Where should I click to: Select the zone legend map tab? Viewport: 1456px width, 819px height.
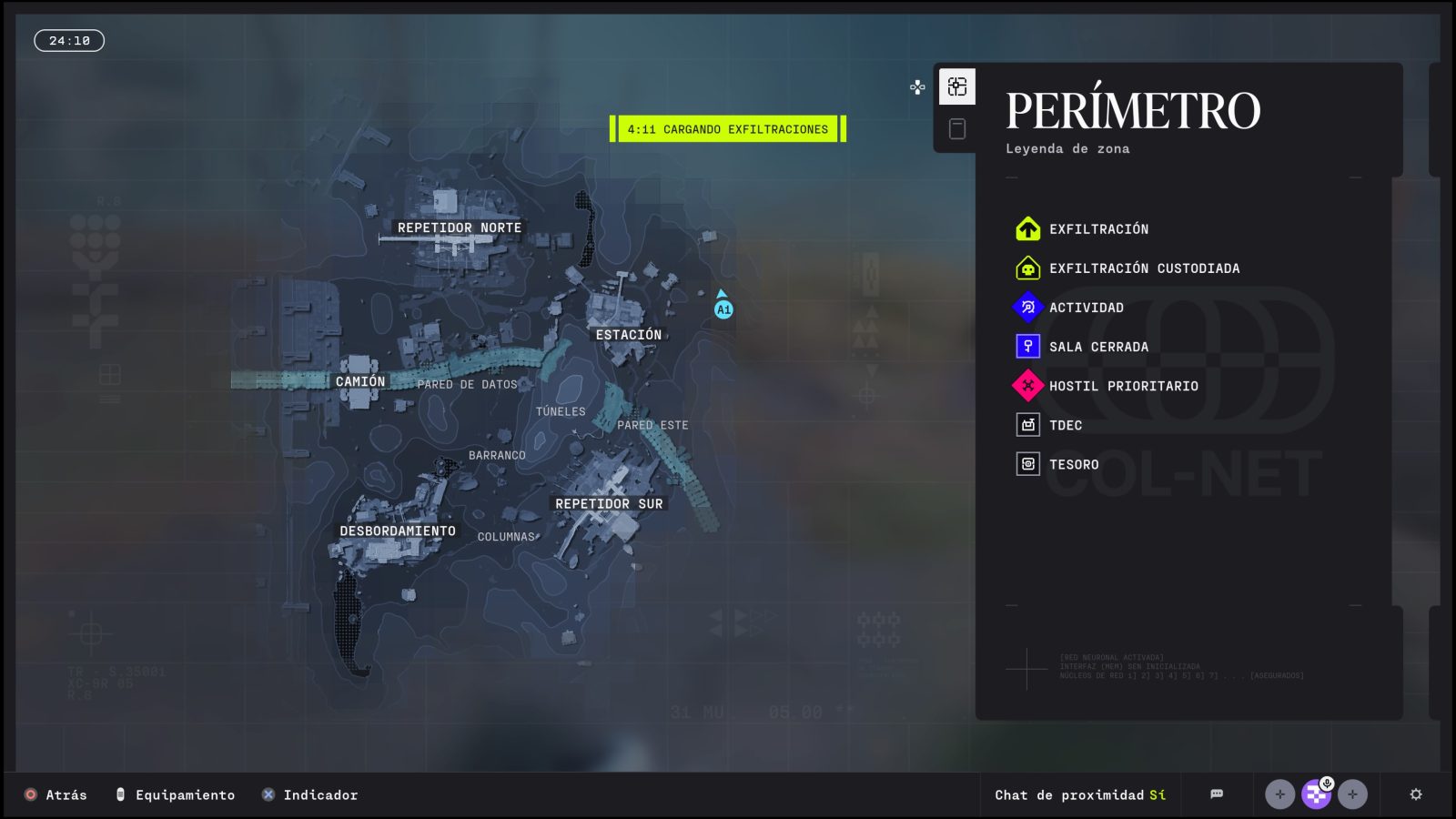(956, 86)
